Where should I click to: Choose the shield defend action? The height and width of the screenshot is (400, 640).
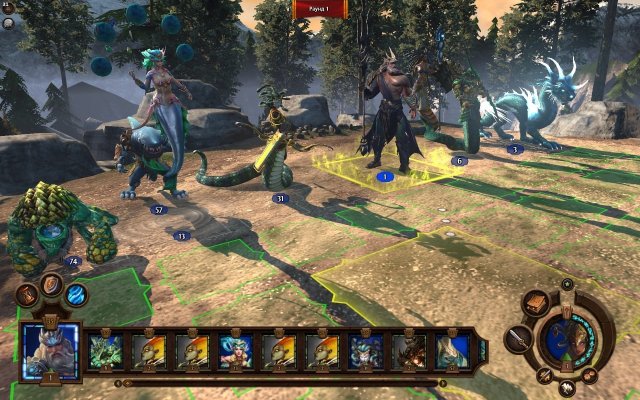click(51, 285)
